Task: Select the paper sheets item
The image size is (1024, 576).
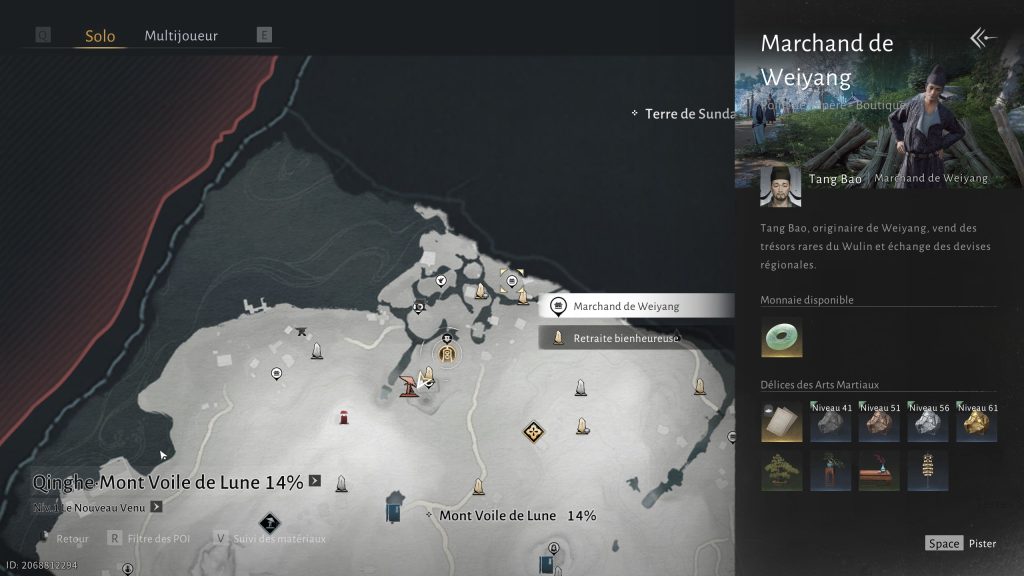Action: tap(781, 422)
